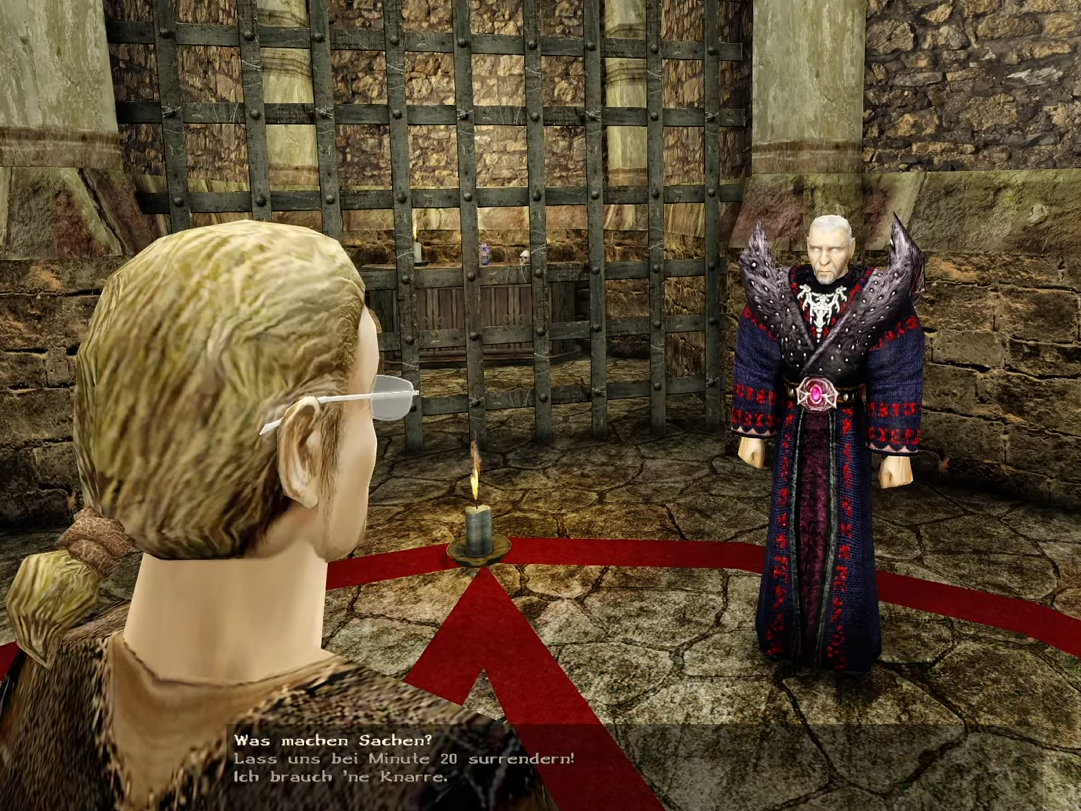
Task: Choose the reply "Was machen Sachen?"
Action: click(x=332, y=741)
